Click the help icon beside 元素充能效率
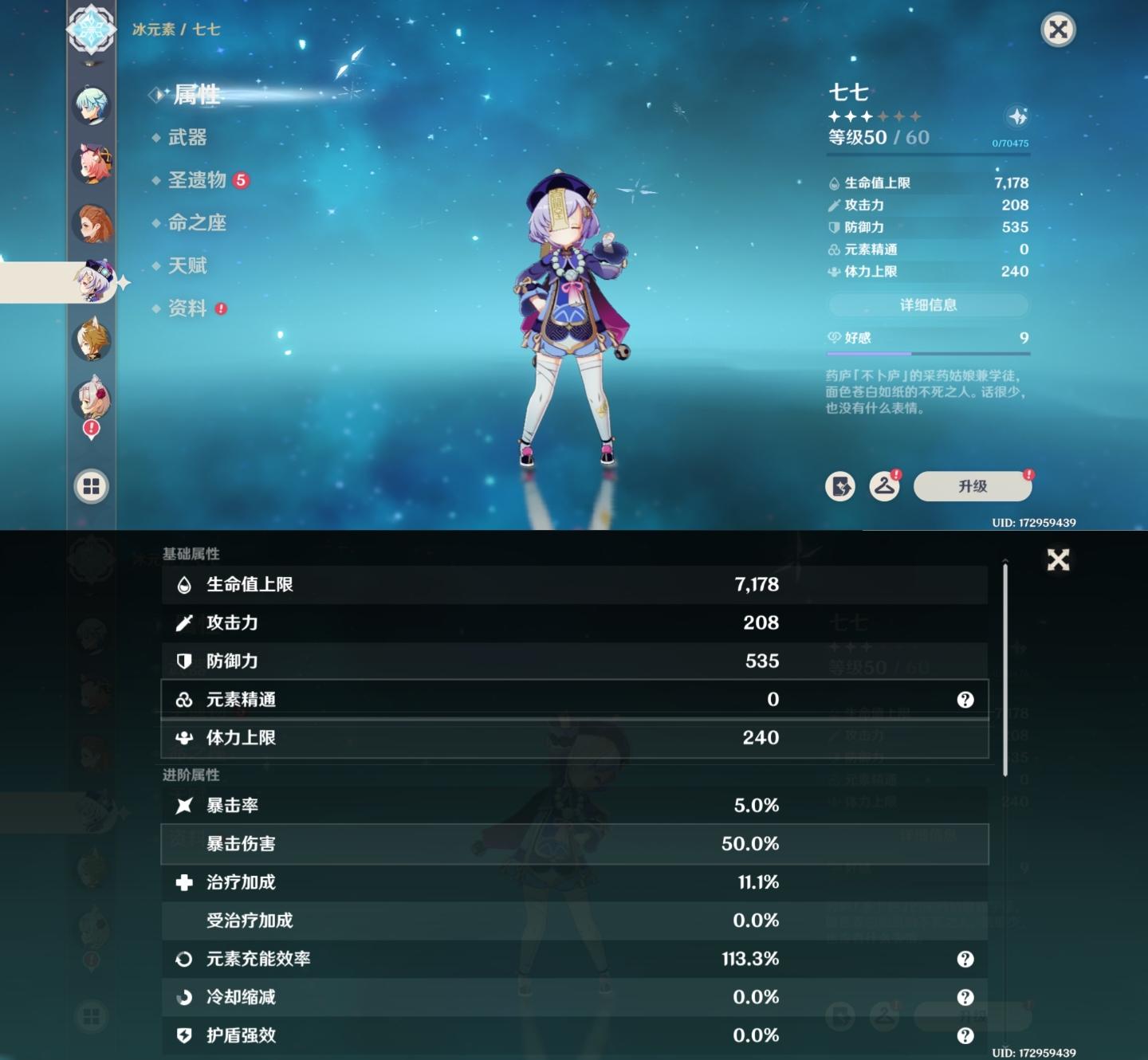This screenshot has height=1060, width=1148. point(965,959)
